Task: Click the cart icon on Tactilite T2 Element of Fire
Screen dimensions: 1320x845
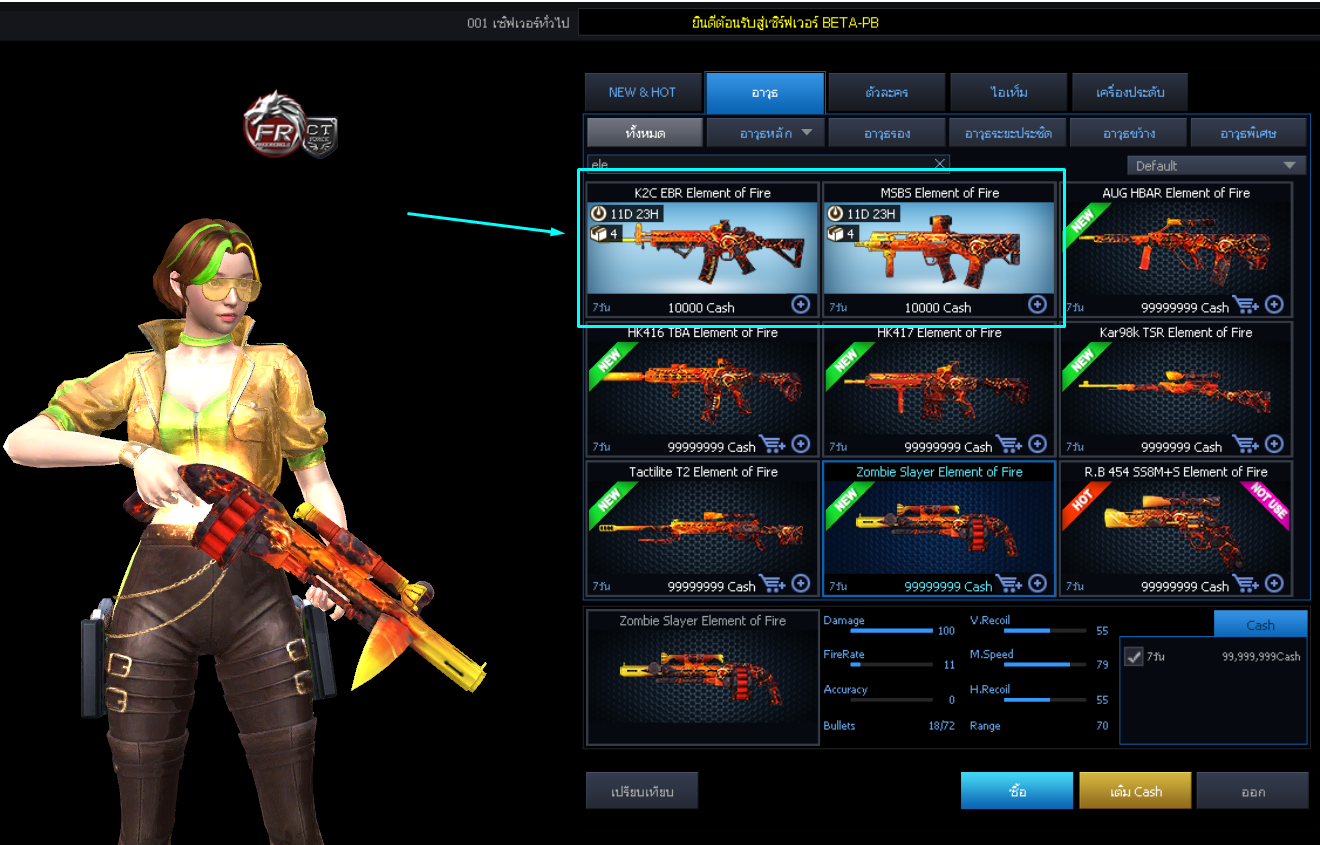Action: point(773,583)
